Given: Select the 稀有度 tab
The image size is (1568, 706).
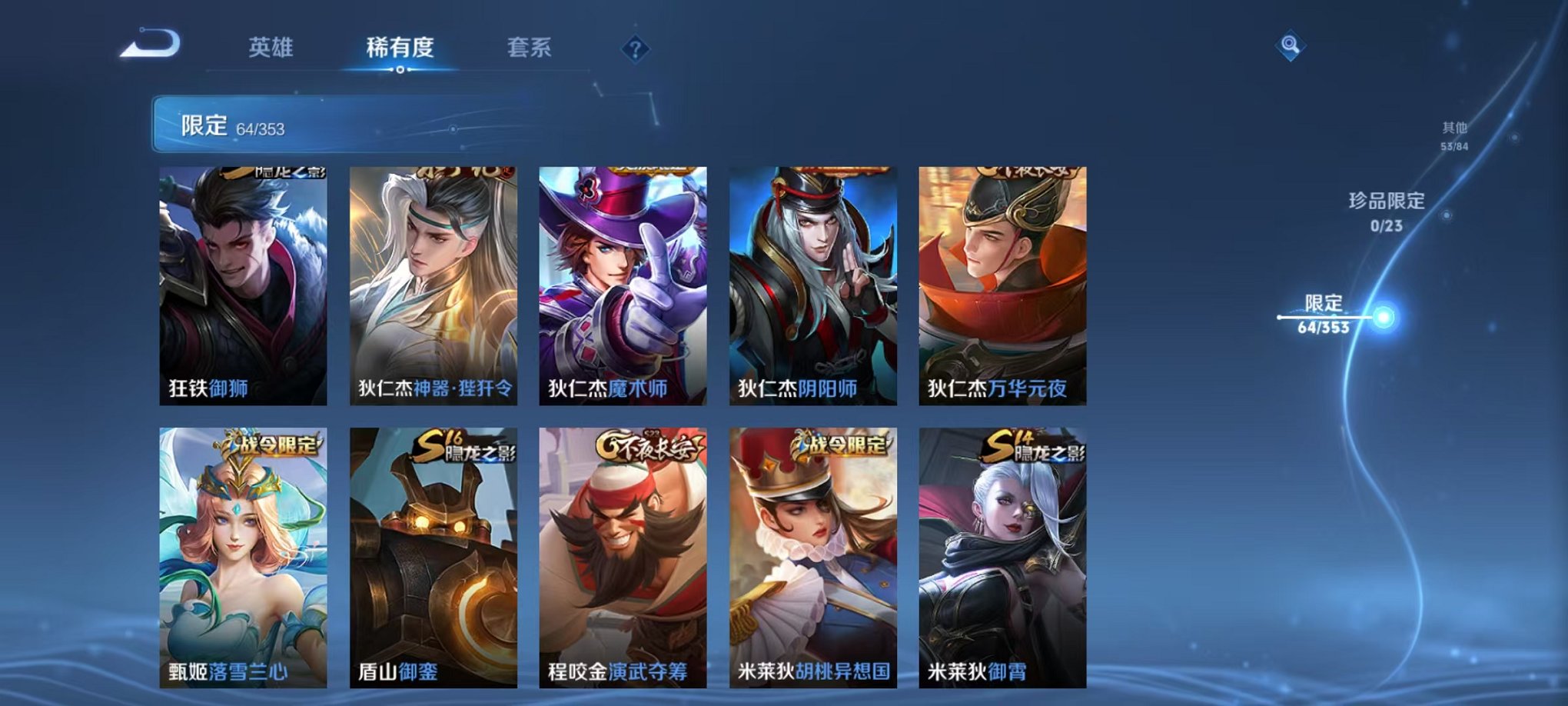Looking at the screenshot, I should tap(399, 48).
